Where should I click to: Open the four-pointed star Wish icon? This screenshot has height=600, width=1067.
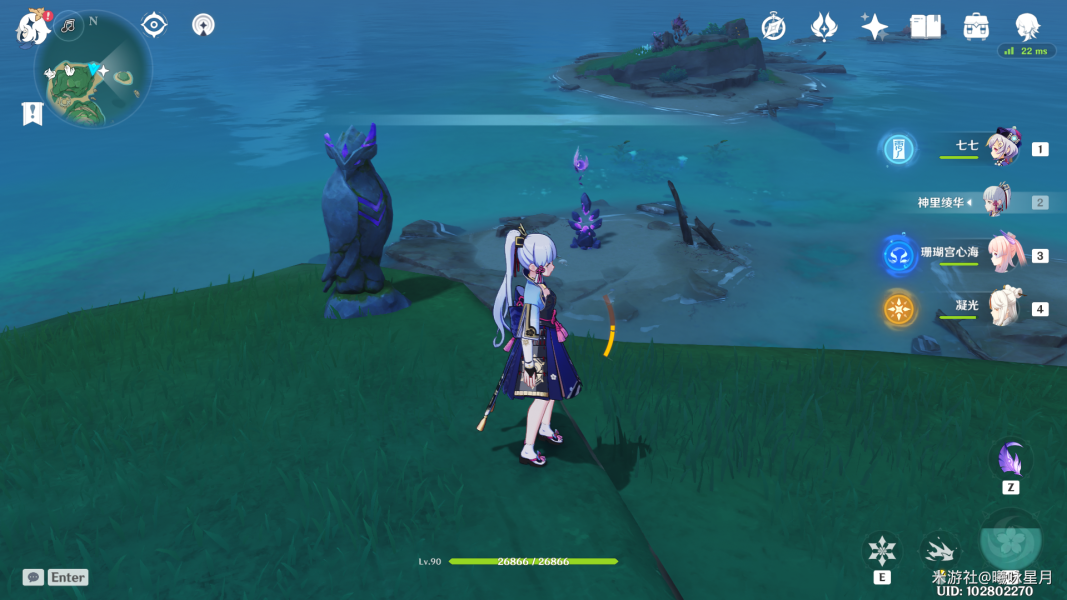click(874, 27)
